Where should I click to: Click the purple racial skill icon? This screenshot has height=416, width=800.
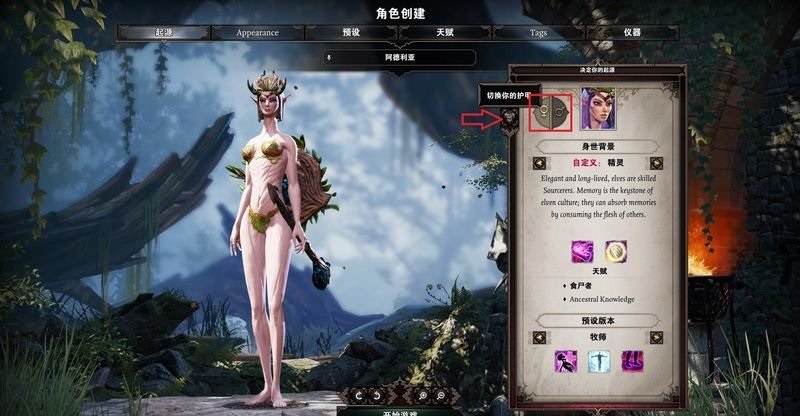coord(581,252)
